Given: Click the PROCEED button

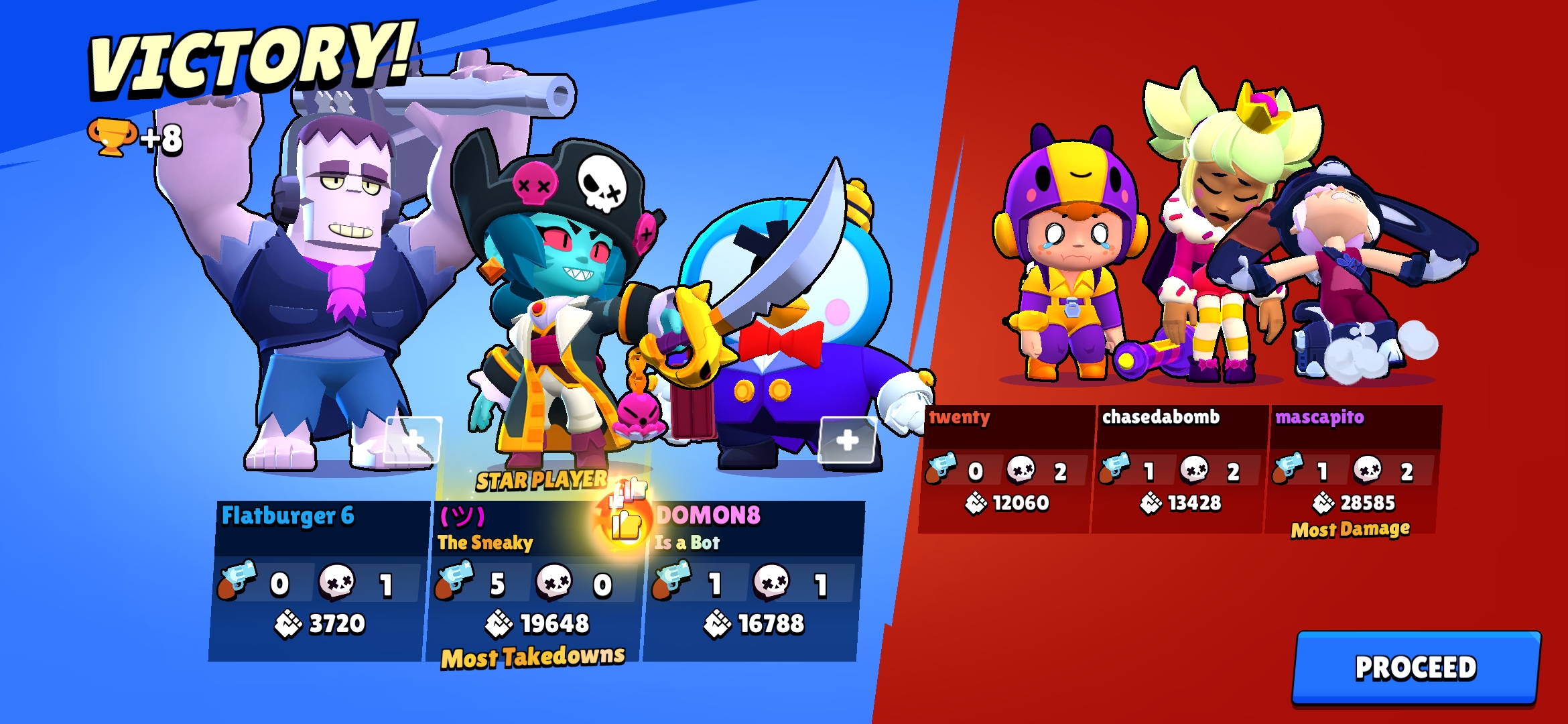Looking at the screenshot, I should coord(1415,667).
